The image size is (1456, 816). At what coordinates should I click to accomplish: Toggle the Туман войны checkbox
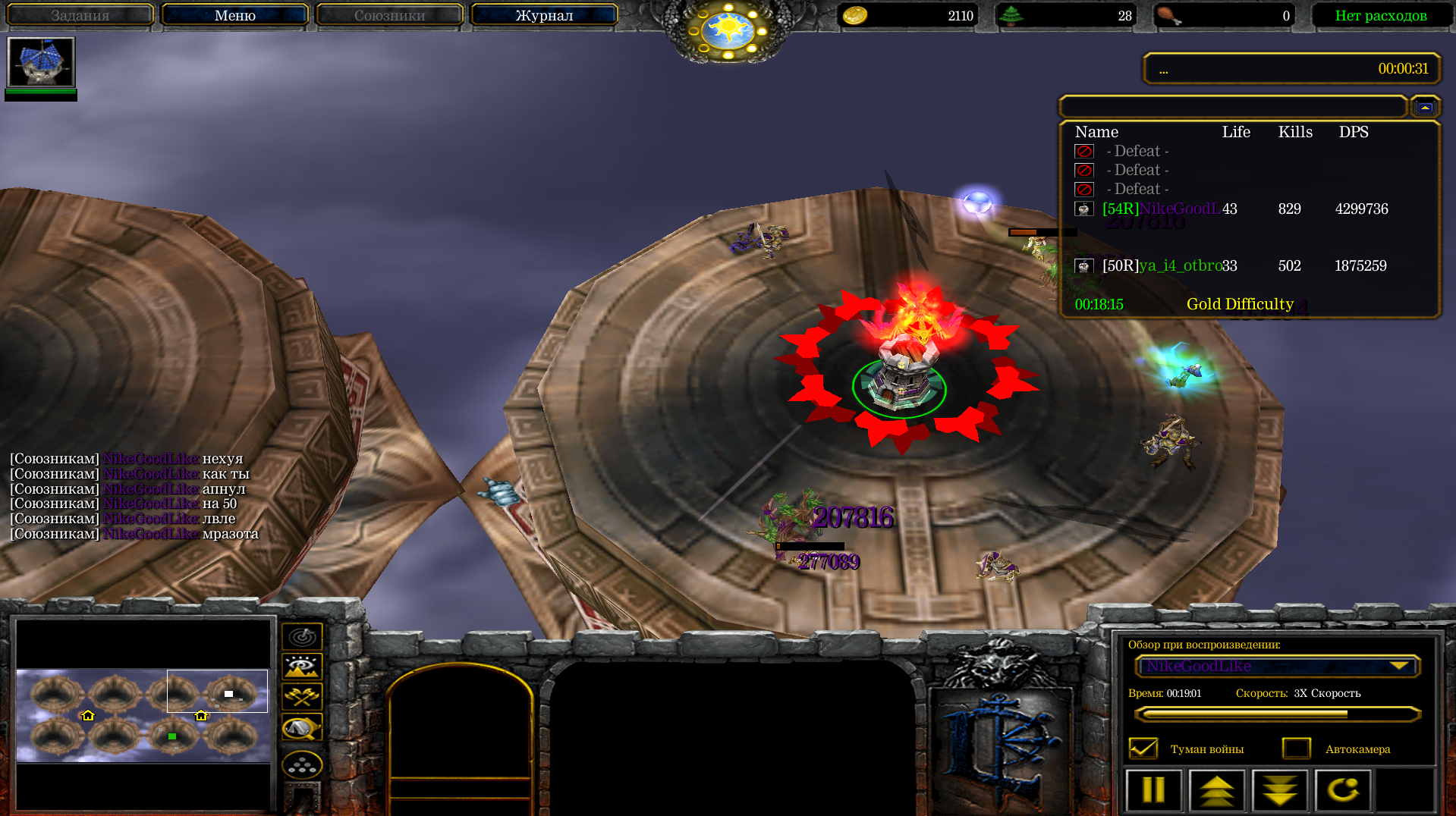(x=1143, y=749)
